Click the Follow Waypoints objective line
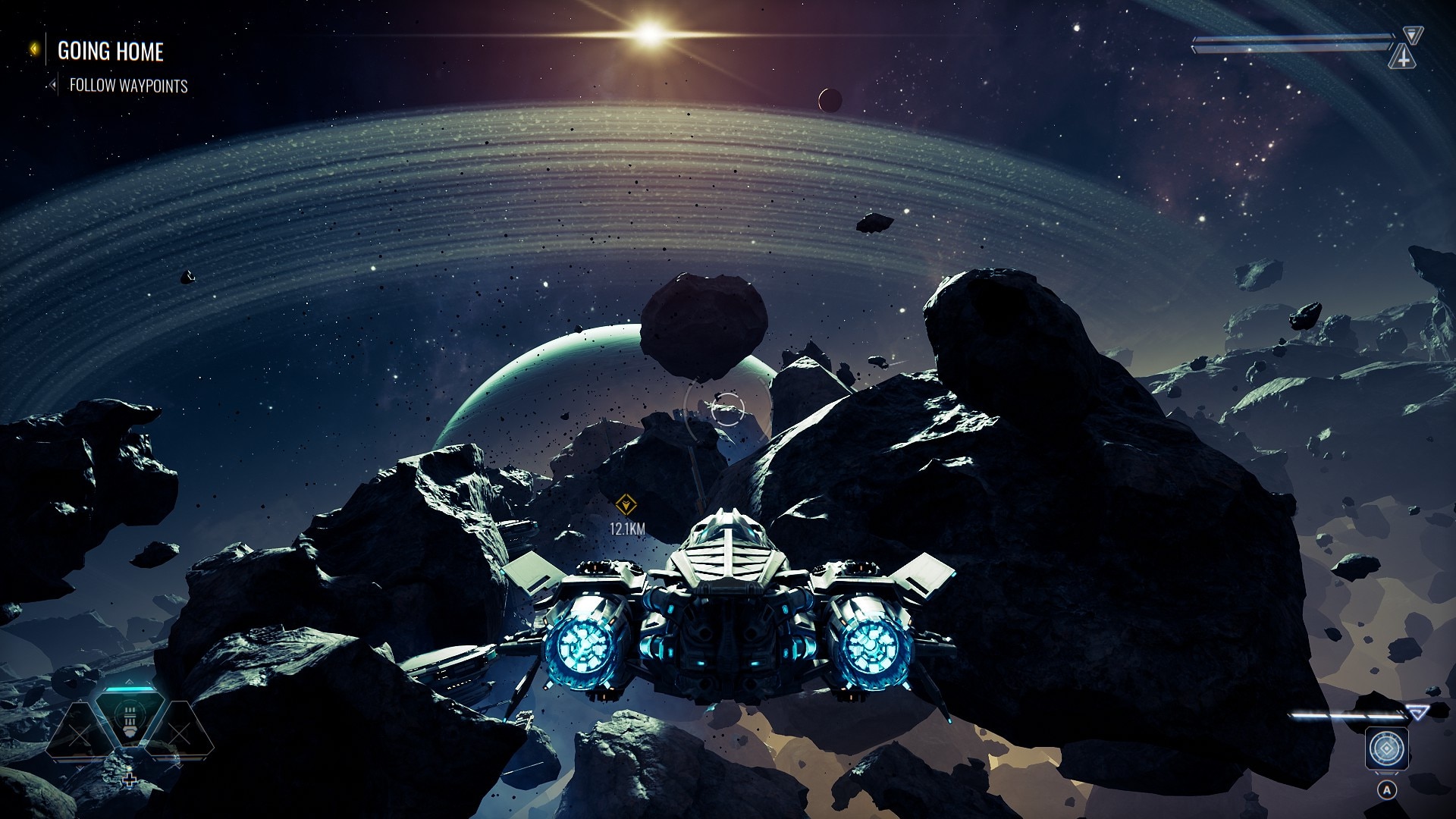Image resolution: width=1456 pixels, height=819 pixels. (128, 86)
